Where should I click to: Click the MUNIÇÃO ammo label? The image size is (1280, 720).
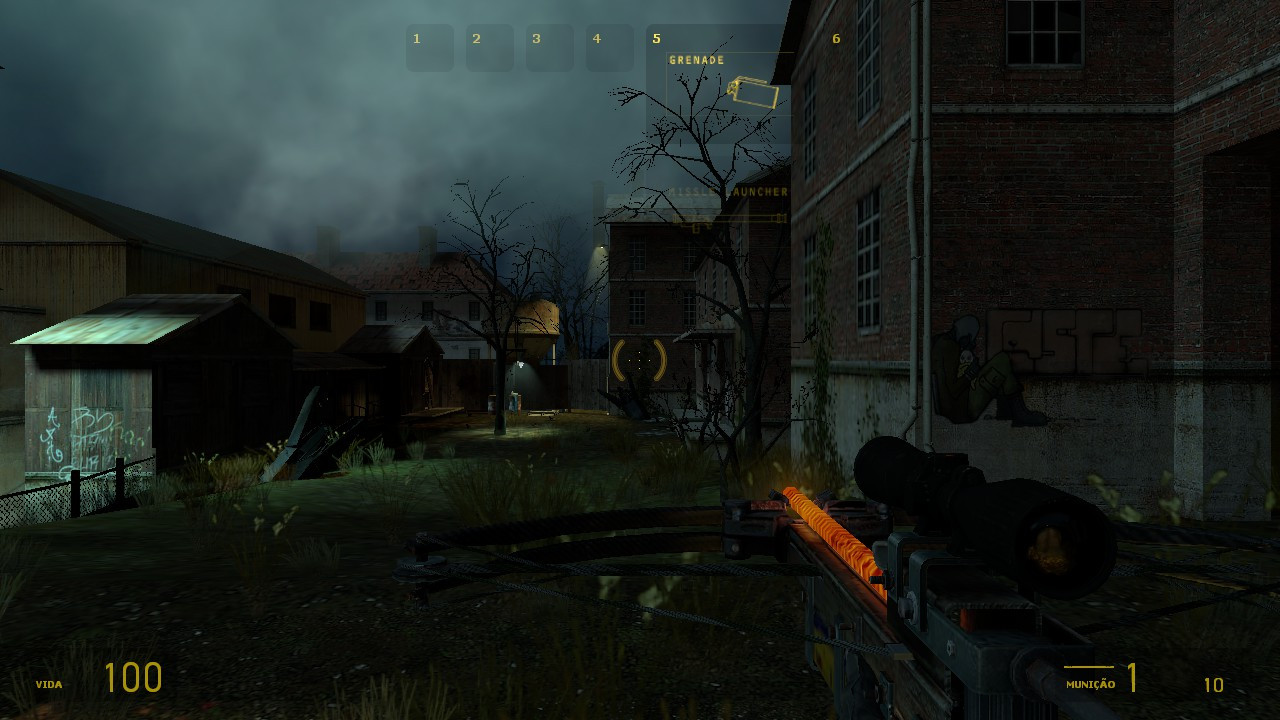click(x=1092, y=685)
